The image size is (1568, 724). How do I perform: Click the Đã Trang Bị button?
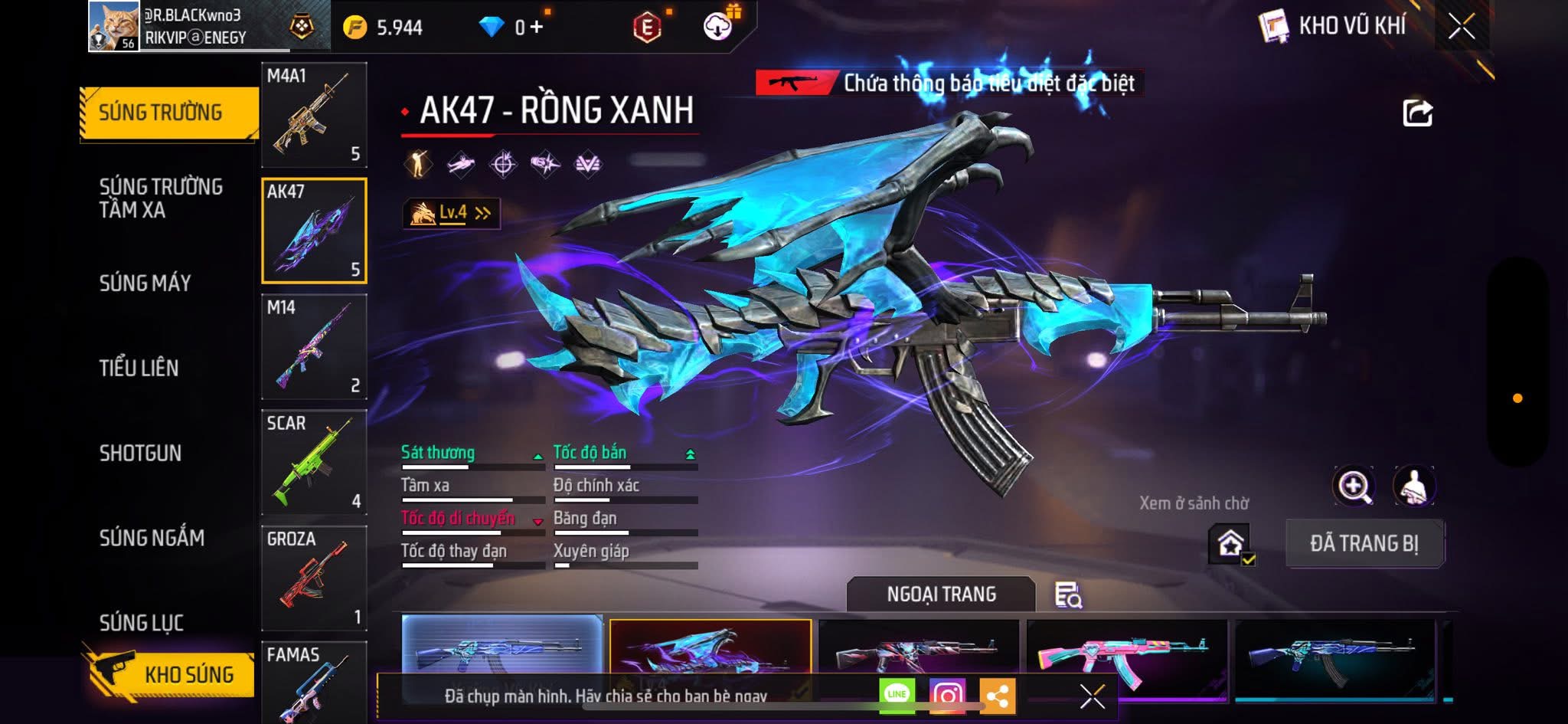1364,543
